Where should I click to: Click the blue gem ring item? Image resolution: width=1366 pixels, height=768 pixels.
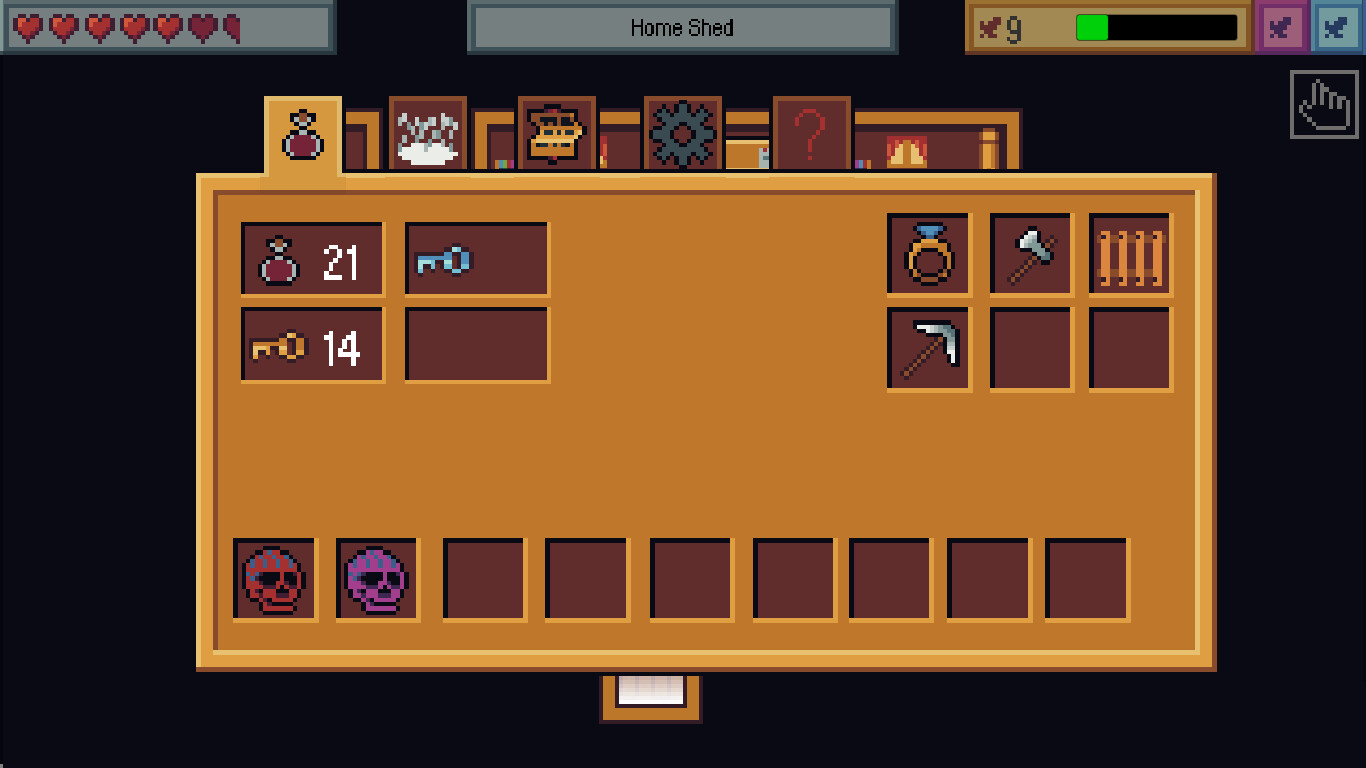tap(928, 253)
